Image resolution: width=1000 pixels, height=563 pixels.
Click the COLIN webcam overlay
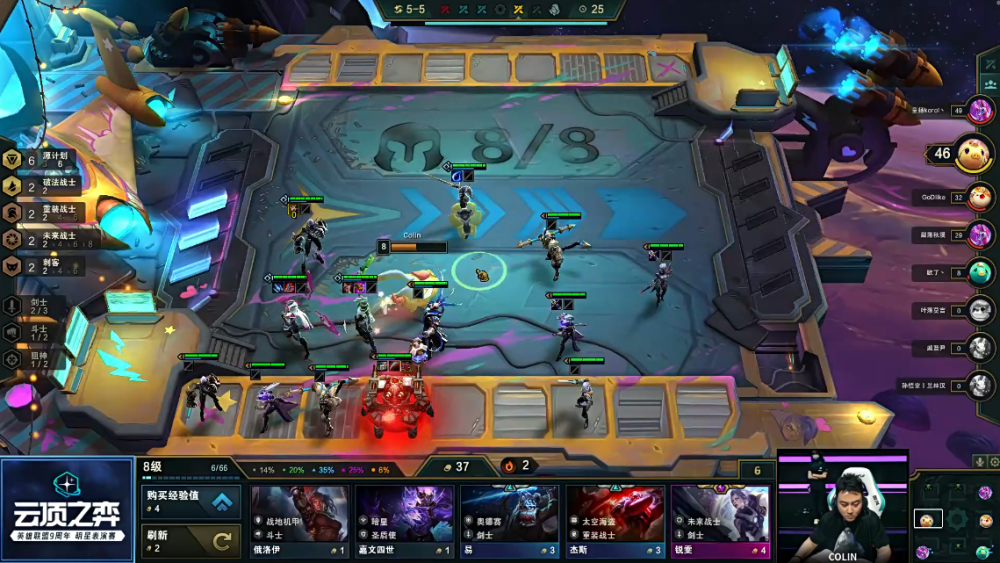pos(842,510)
